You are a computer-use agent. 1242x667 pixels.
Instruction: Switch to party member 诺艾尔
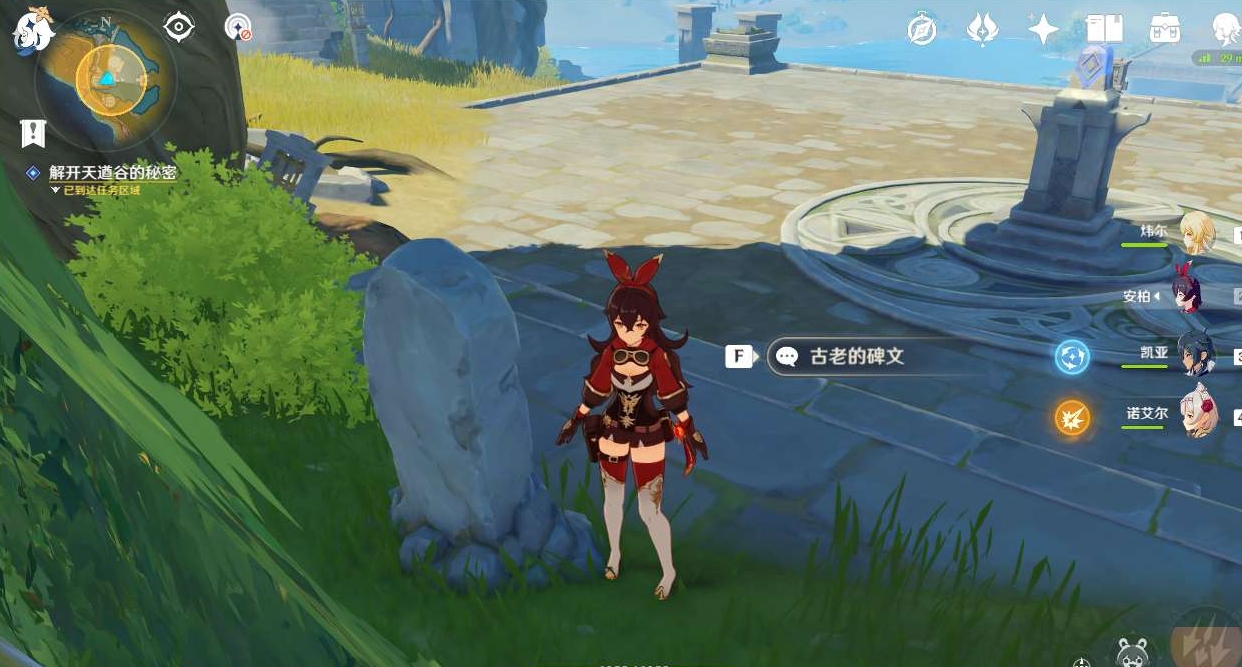1196,413
